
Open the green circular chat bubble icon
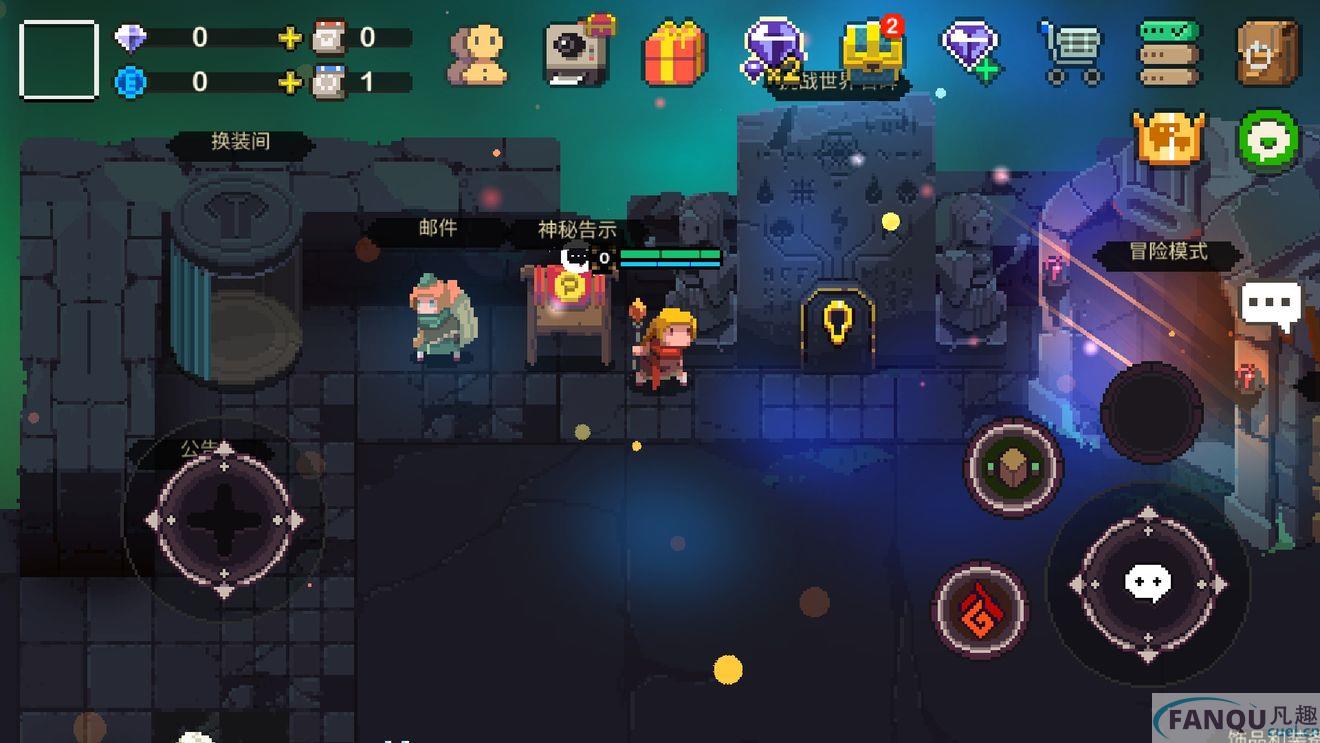(x=1269, y=140)
